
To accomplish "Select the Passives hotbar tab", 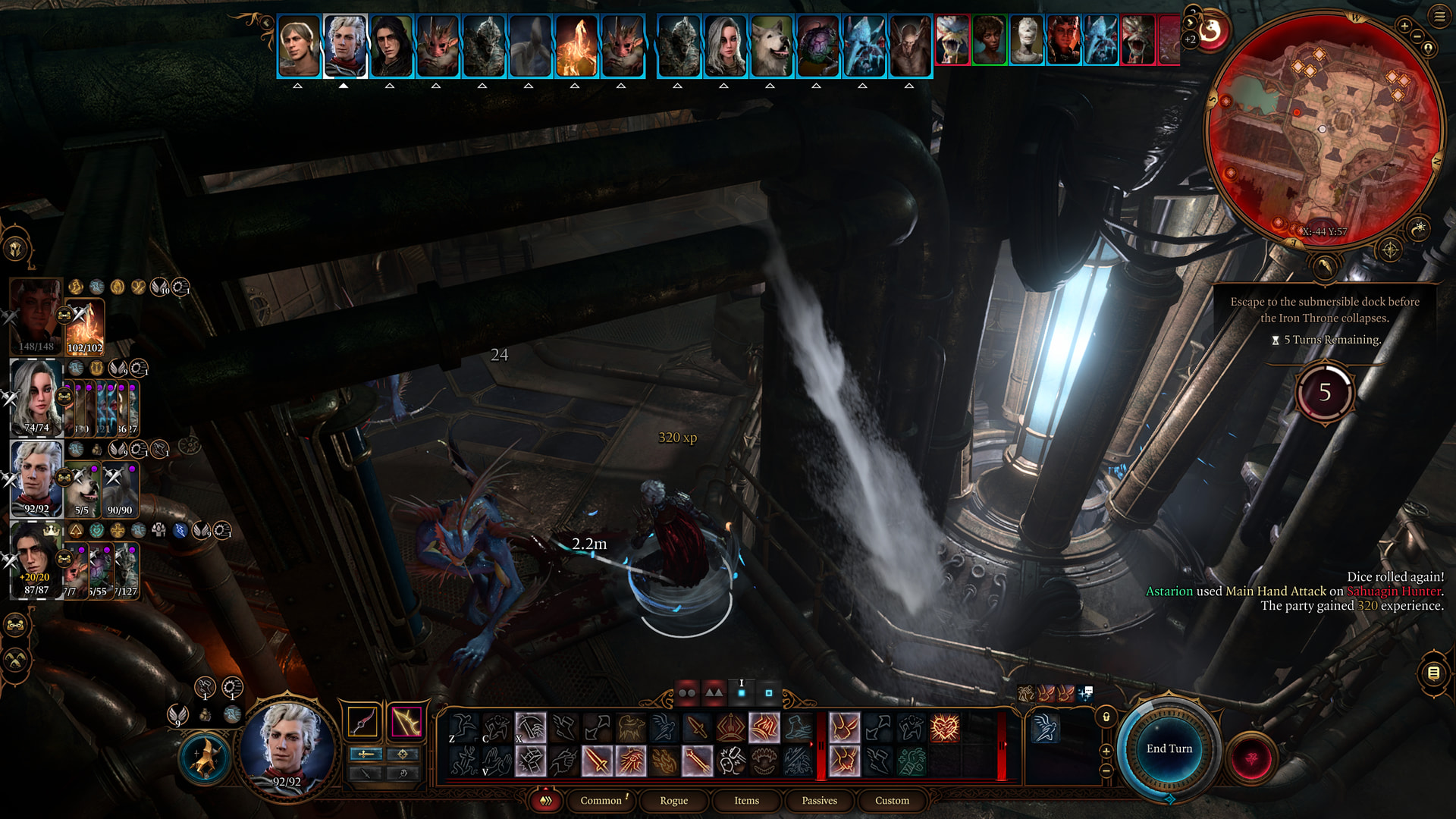I will 819,801.
